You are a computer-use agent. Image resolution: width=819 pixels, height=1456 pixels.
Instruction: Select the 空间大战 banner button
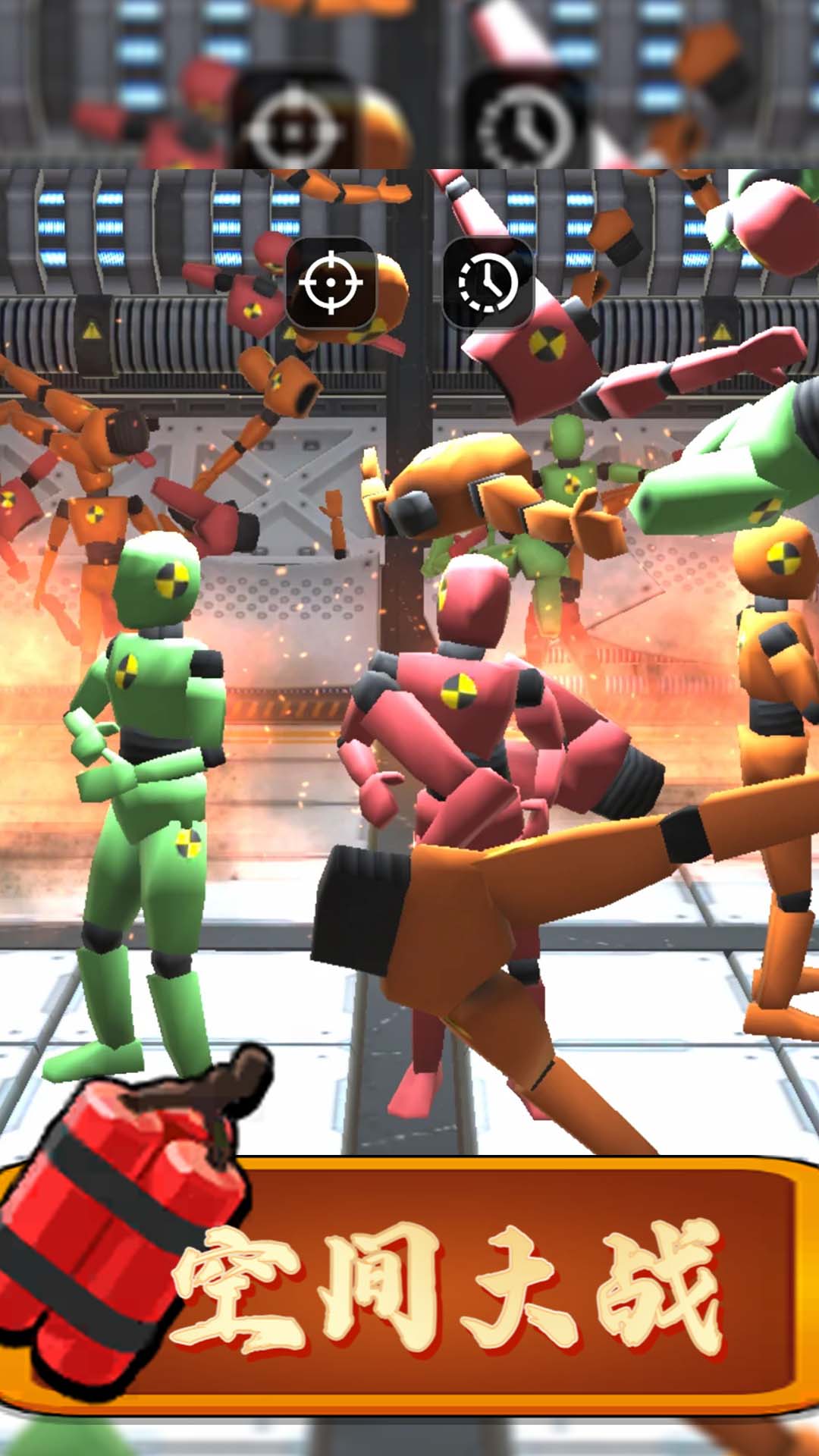pos(447,1285)
